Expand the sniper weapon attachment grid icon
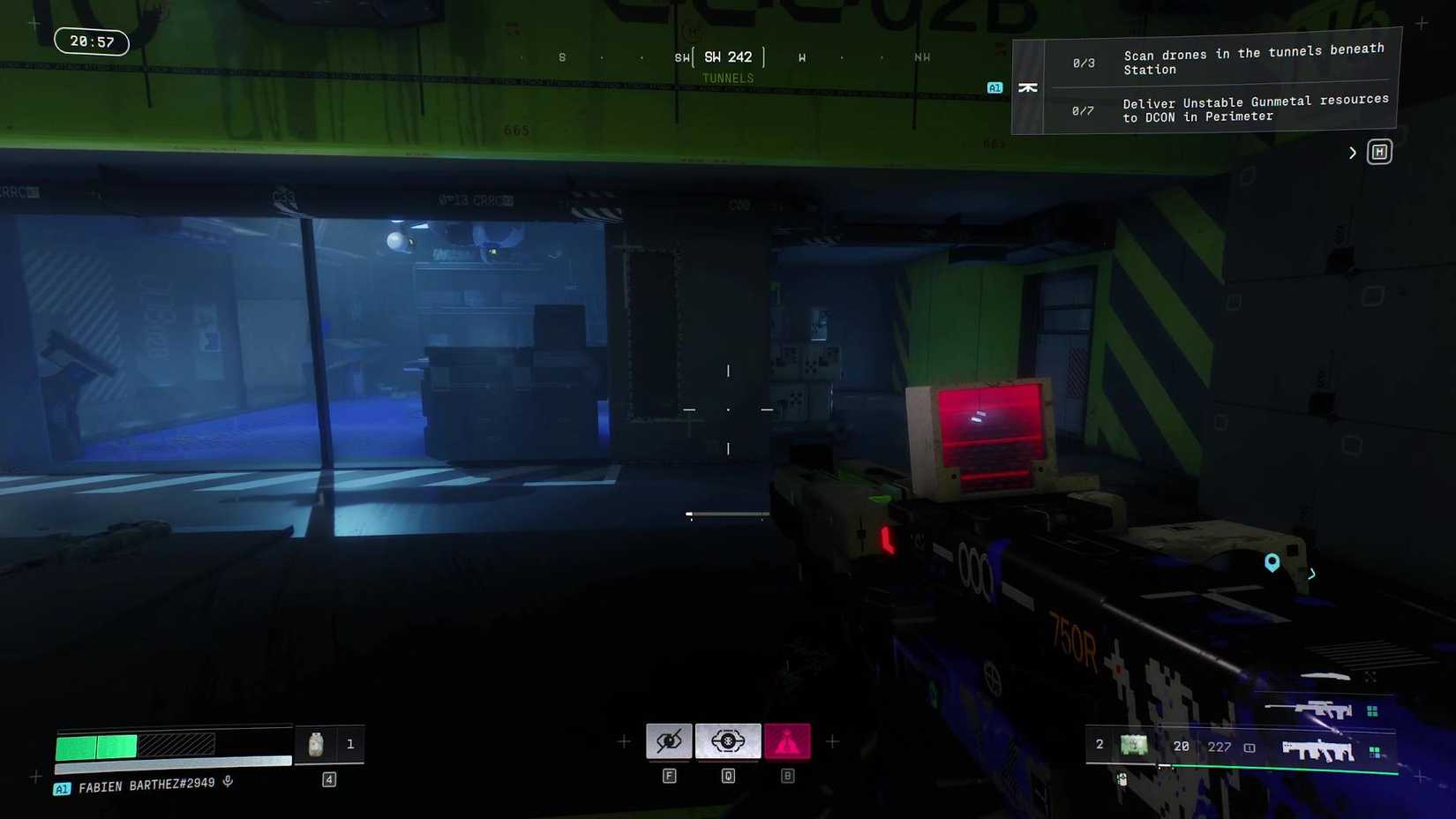 pos(1372,710)
